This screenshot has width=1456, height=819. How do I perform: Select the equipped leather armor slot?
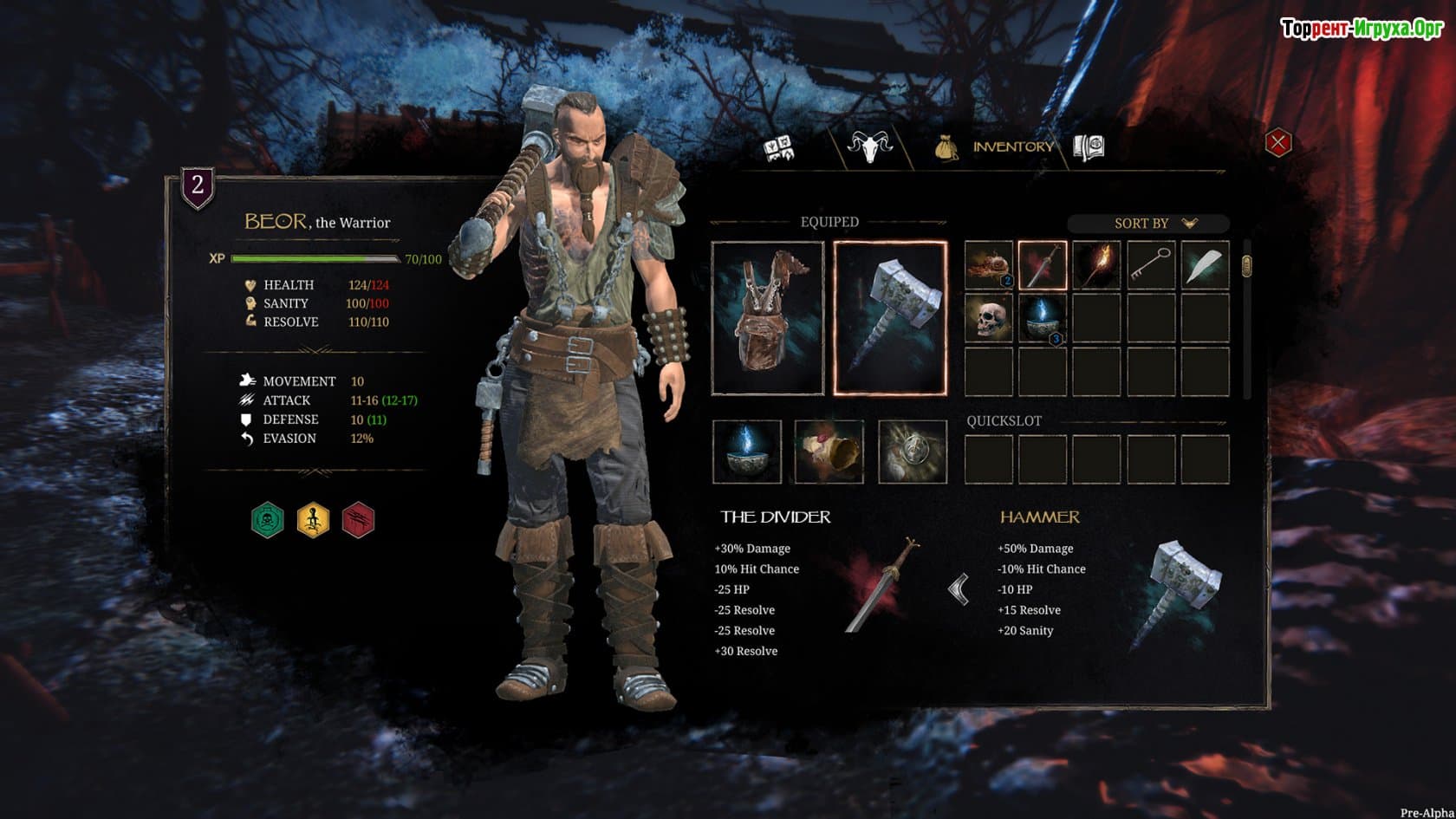coord(768,318)
